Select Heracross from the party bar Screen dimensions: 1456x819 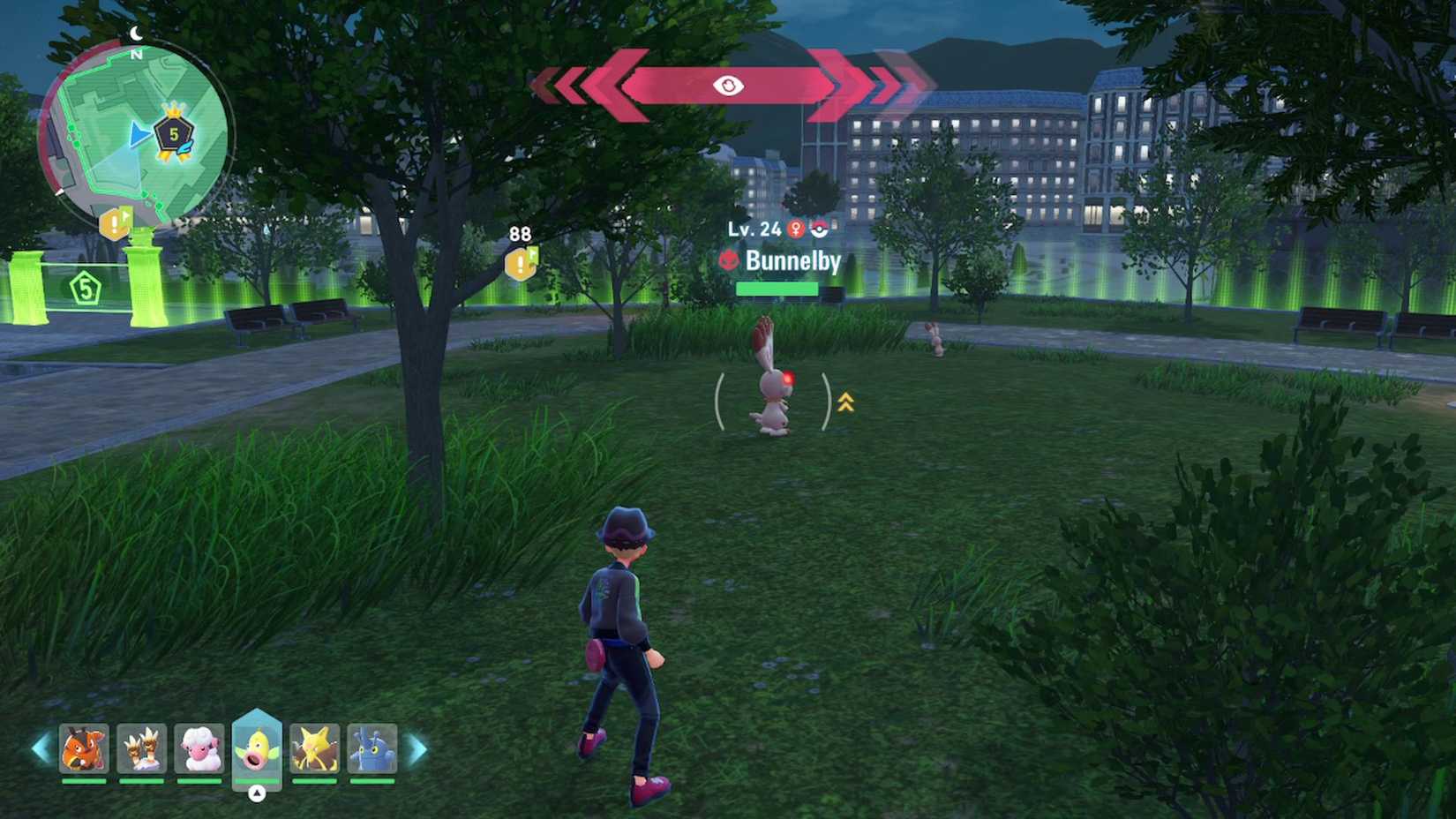(372, 748)
